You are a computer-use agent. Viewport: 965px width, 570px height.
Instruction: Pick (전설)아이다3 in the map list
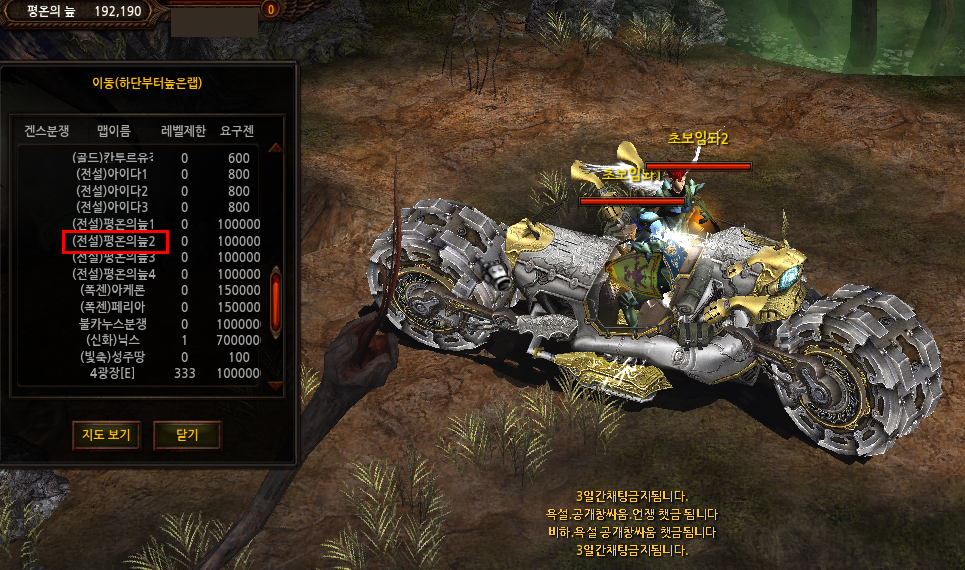[113, 207]
